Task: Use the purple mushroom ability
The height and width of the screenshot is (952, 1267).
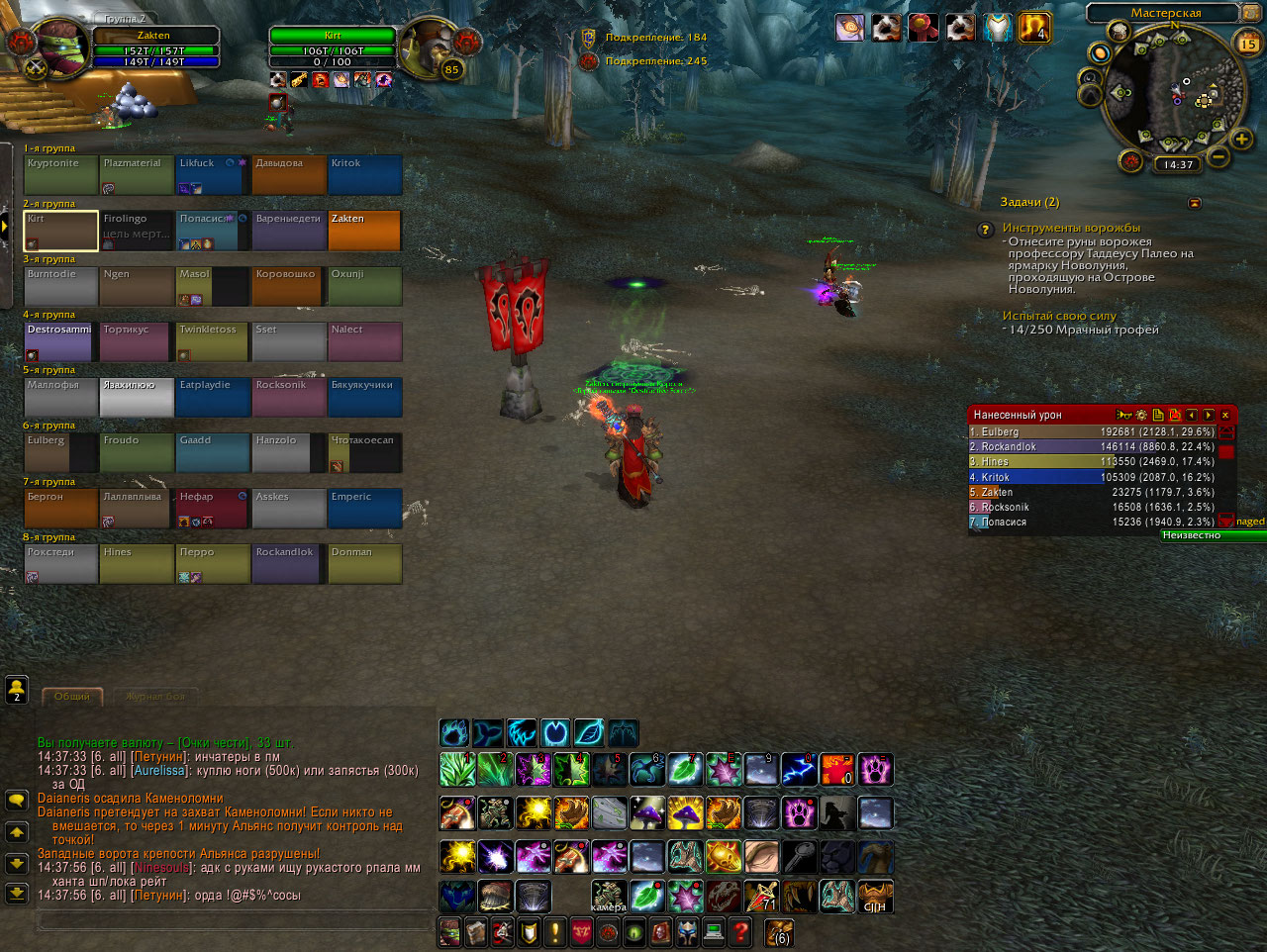Action: pos(646,813)
